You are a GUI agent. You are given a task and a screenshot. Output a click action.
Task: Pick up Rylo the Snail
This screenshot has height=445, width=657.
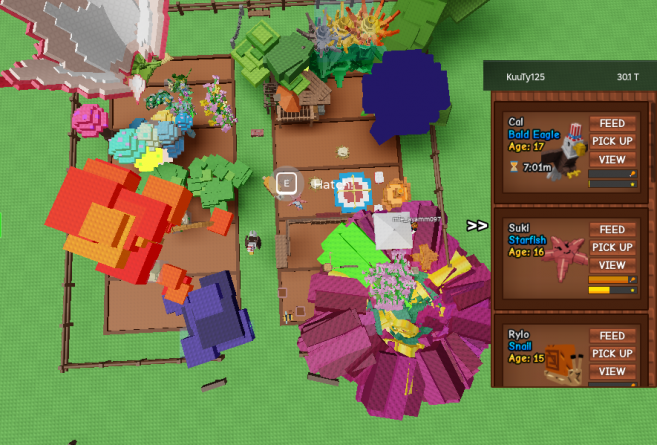(612, 353)
